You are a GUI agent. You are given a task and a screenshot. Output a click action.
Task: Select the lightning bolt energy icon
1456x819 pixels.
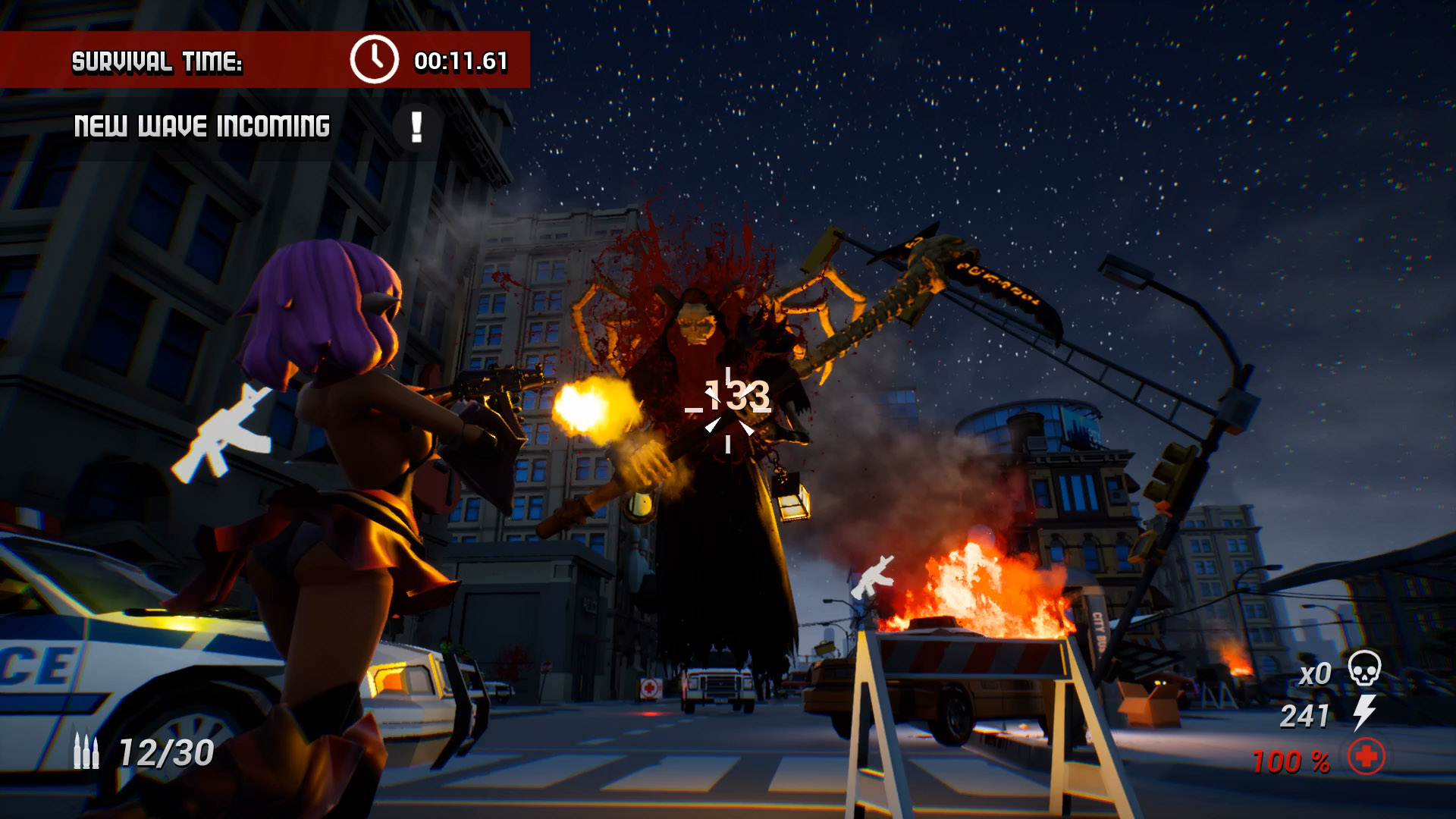[1364, 713]
